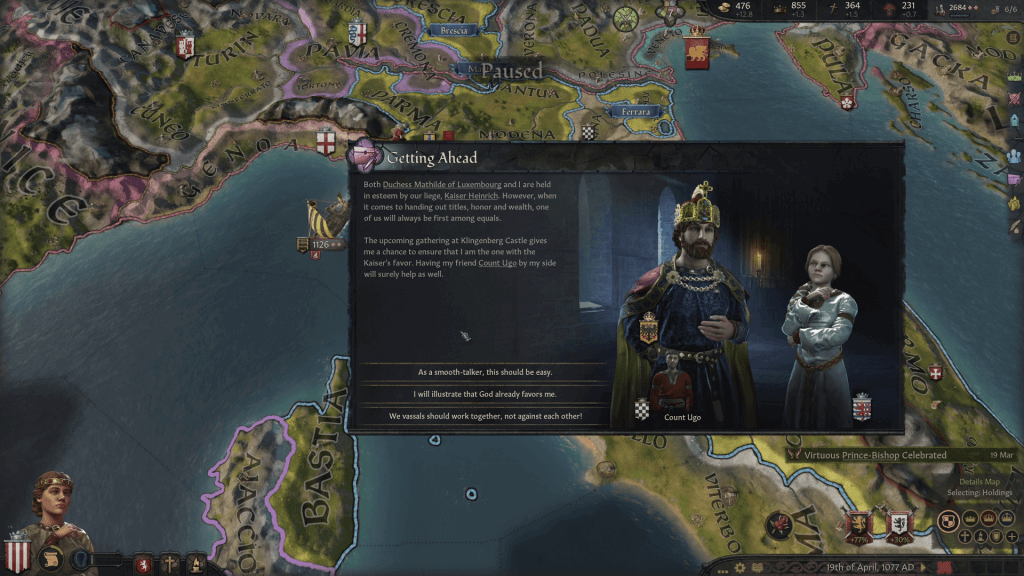Open the cross faith button
Screen dimensions: 1024x576
[170, 563]
